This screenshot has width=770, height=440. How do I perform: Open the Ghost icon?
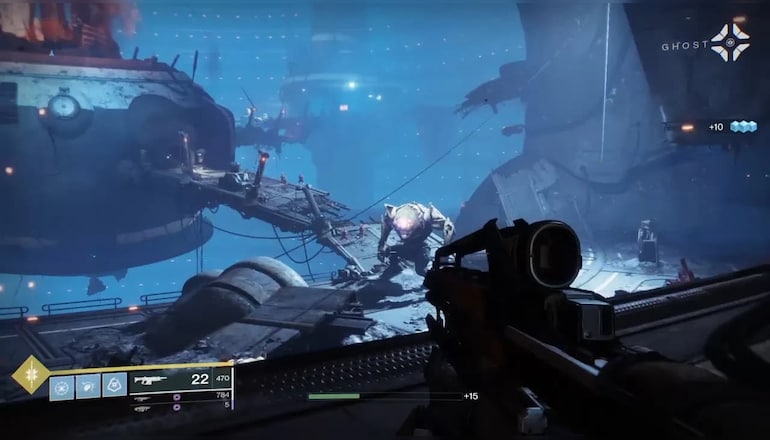(730, 43)
